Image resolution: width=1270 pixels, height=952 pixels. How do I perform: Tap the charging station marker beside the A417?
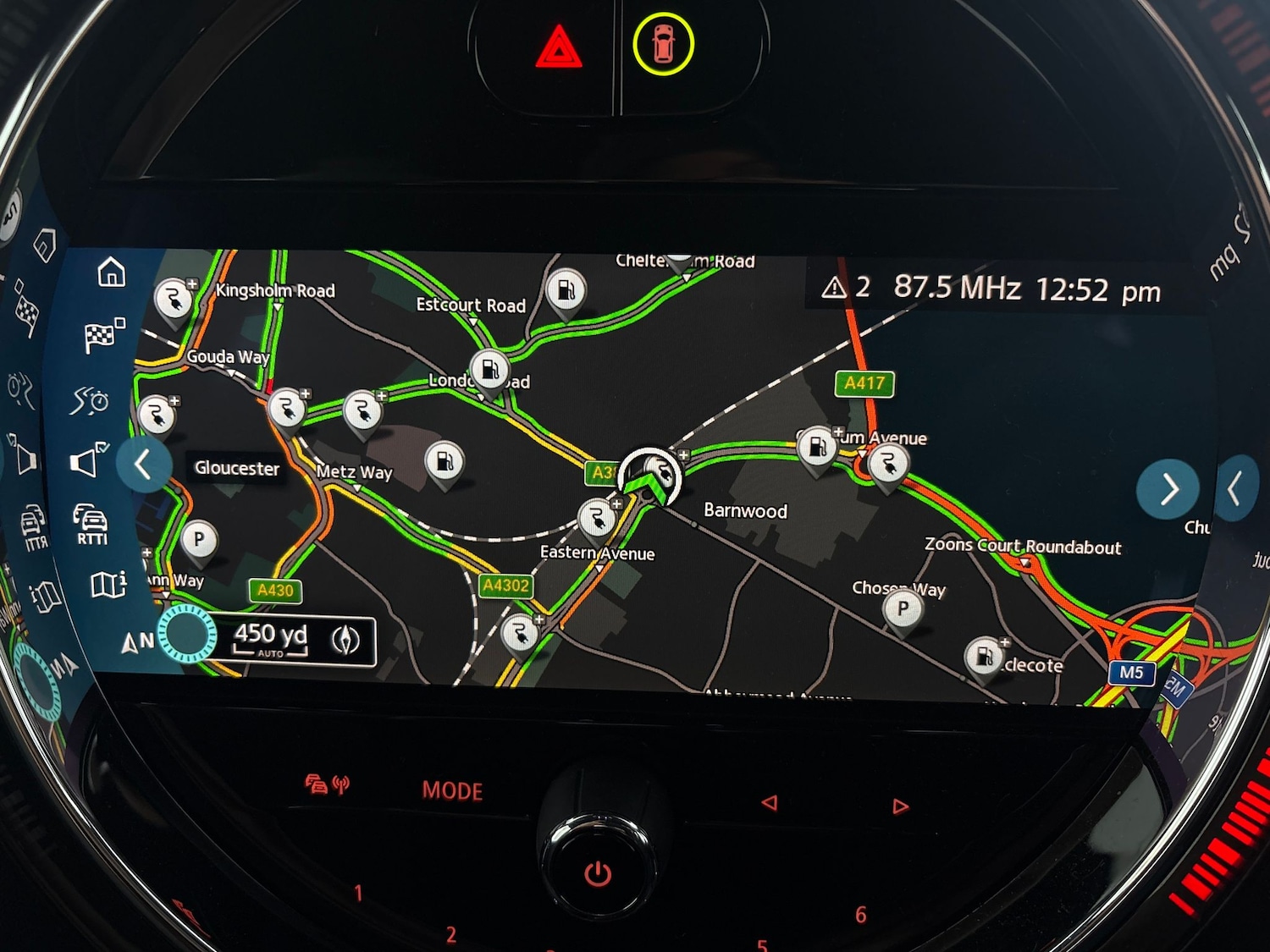[x=887, y=464]
